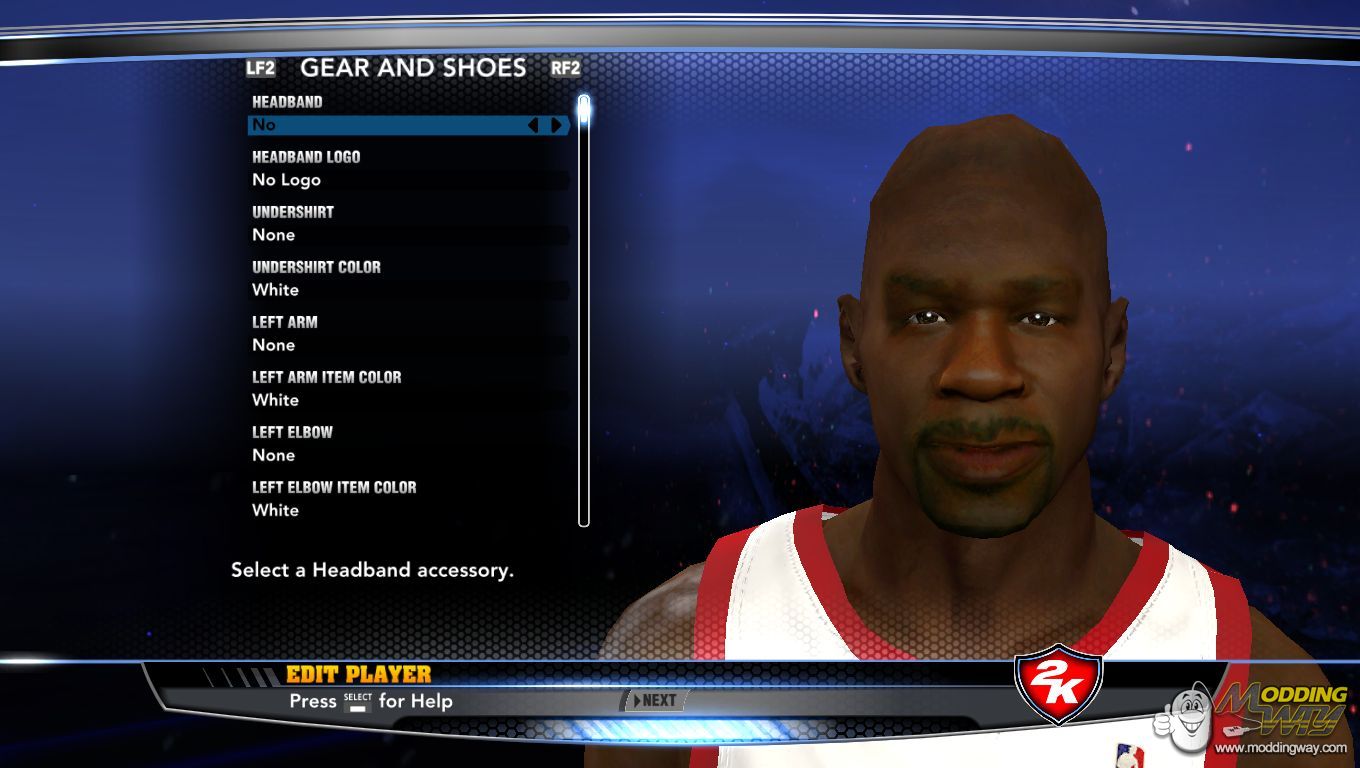The image size is (1360, 768).
Task: Click the gear list scrollbar
Action: tap(584, 310)
